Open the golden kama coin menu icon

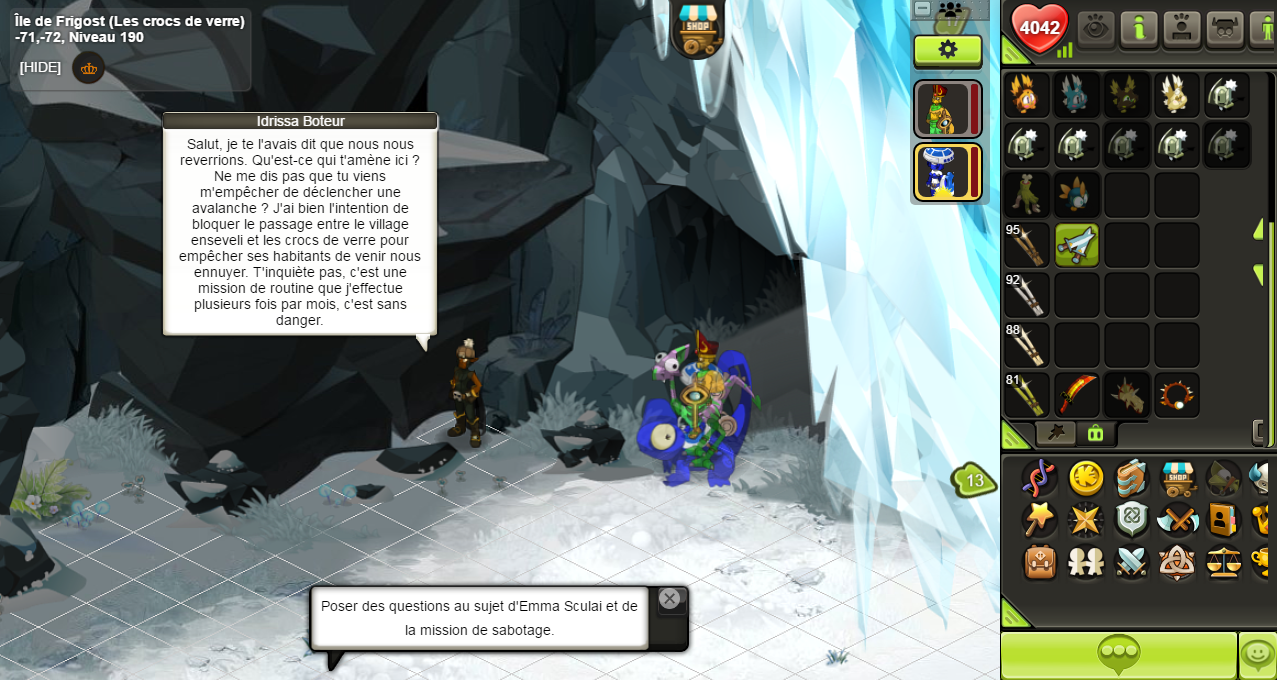click(1086, 478)
